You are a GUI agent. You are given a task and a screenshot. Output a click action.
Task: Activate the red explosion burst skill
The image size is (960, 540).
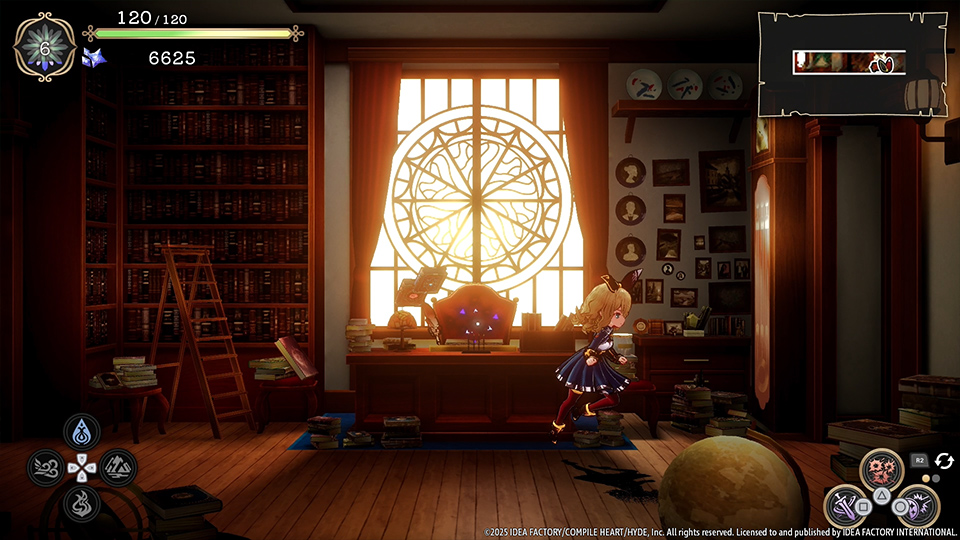click(881, 469)
